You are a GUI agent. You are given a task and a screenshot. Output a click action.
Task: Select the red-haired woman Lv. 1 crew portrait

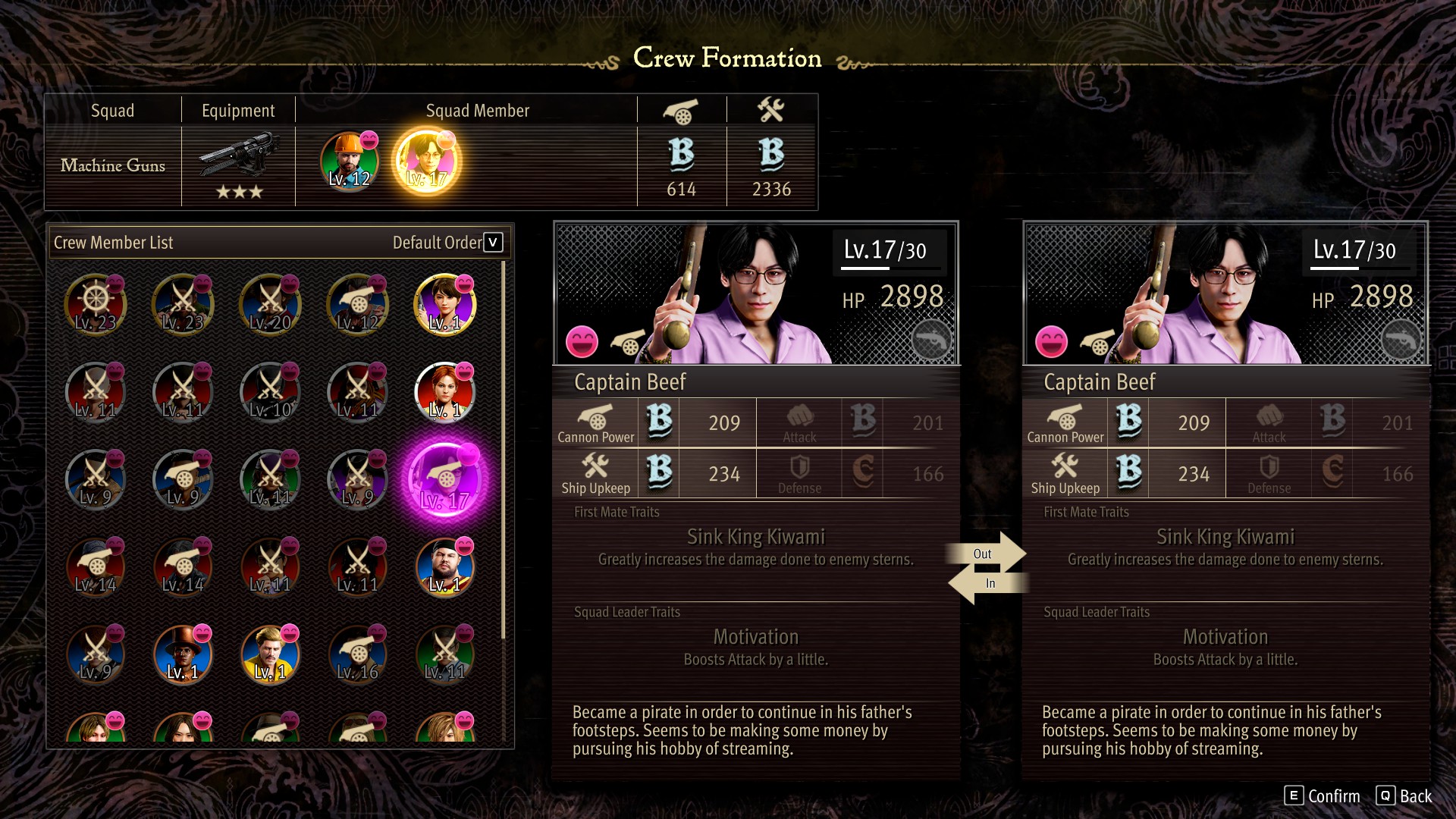click(445, 392)
